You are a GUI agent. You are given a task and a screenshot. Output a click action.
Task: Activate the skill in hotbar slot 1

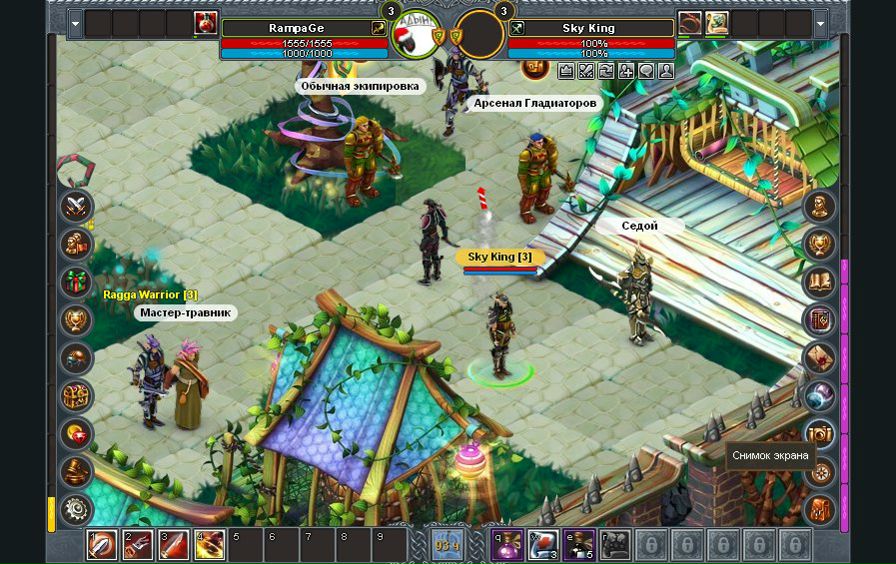point(101,545)
